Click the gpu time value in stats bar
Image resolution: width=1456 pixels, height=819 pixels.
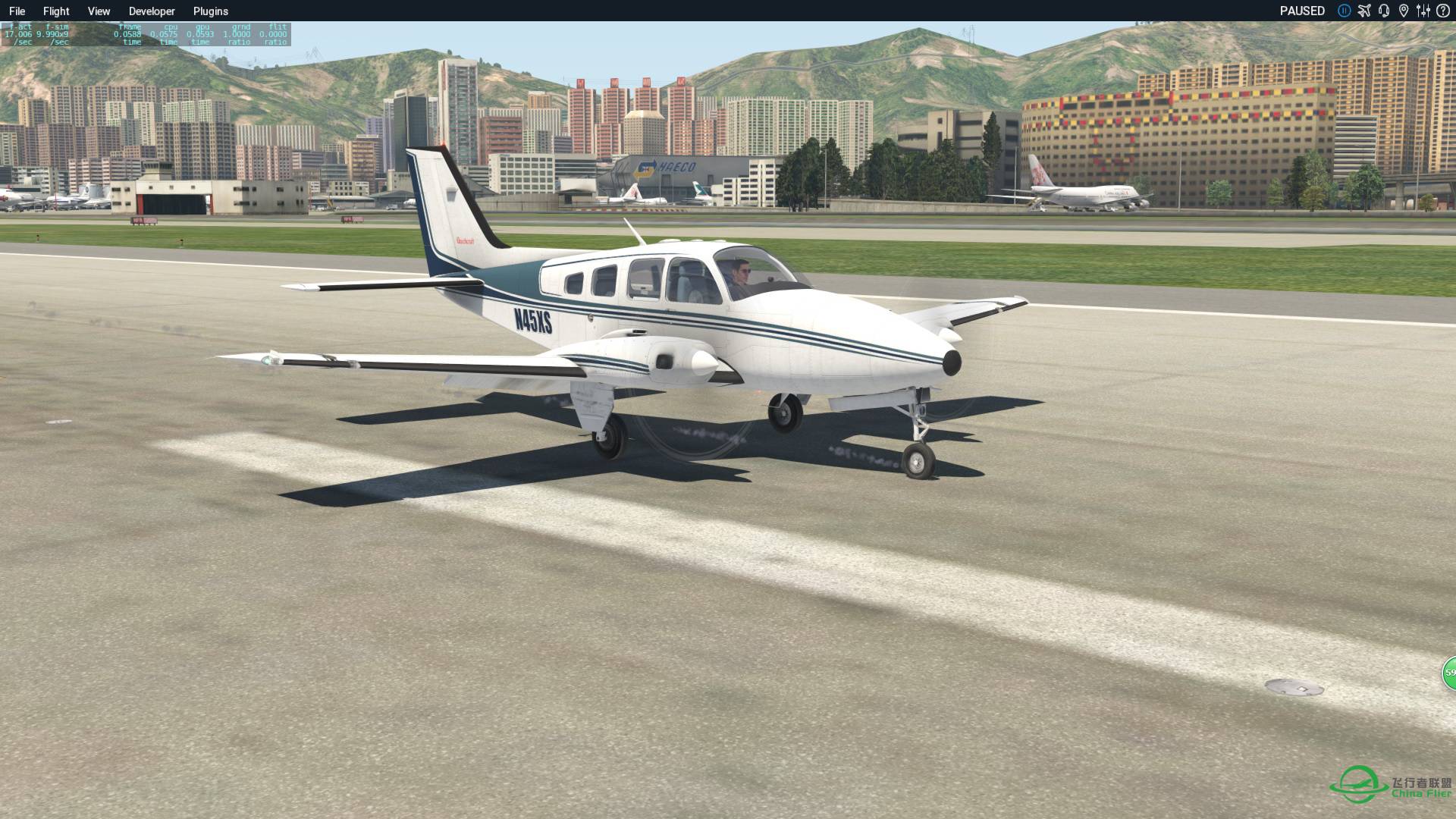pyautogui.click(x=199, y=34)
